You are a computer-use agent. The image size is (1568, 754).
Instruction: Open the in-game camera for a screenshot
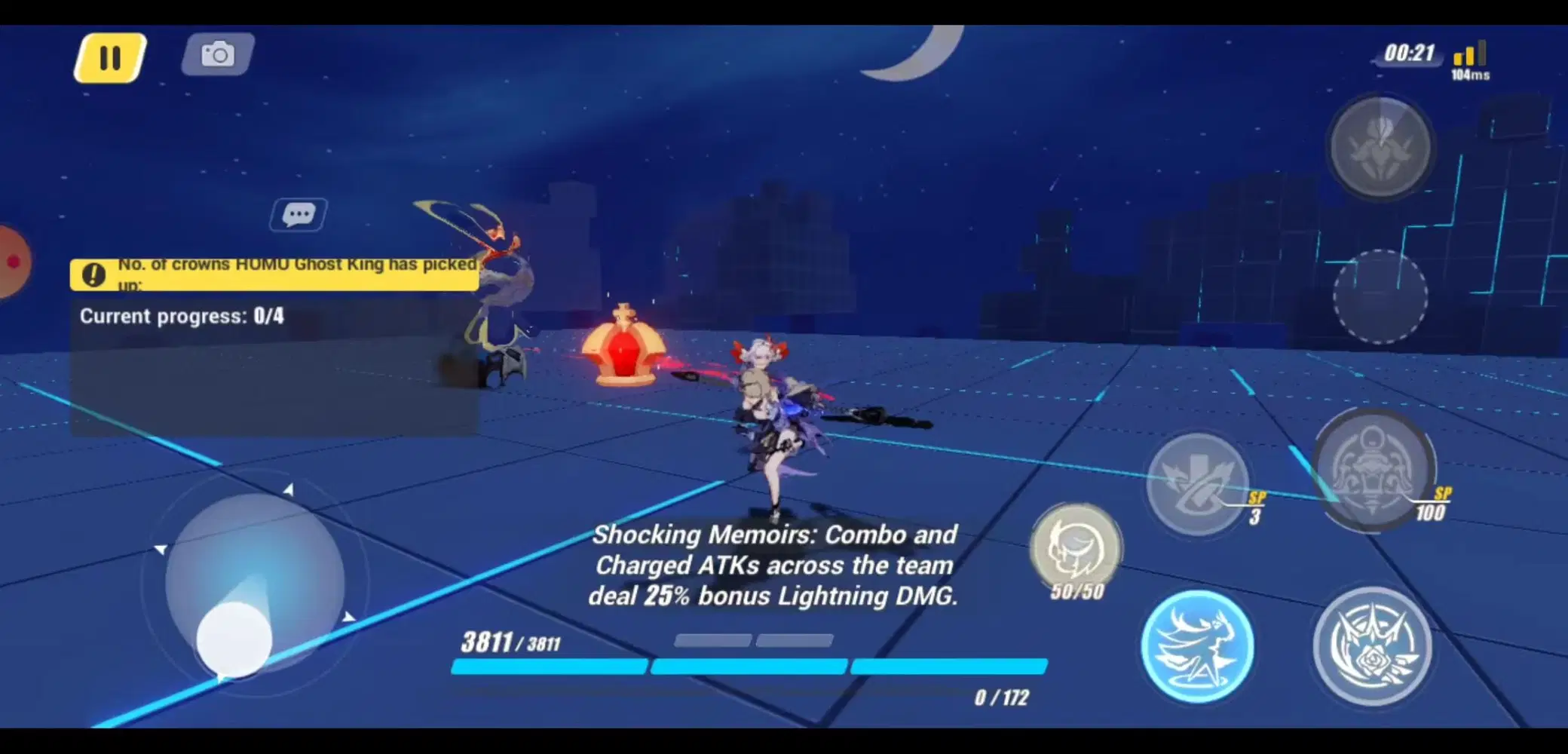(216, 54)
